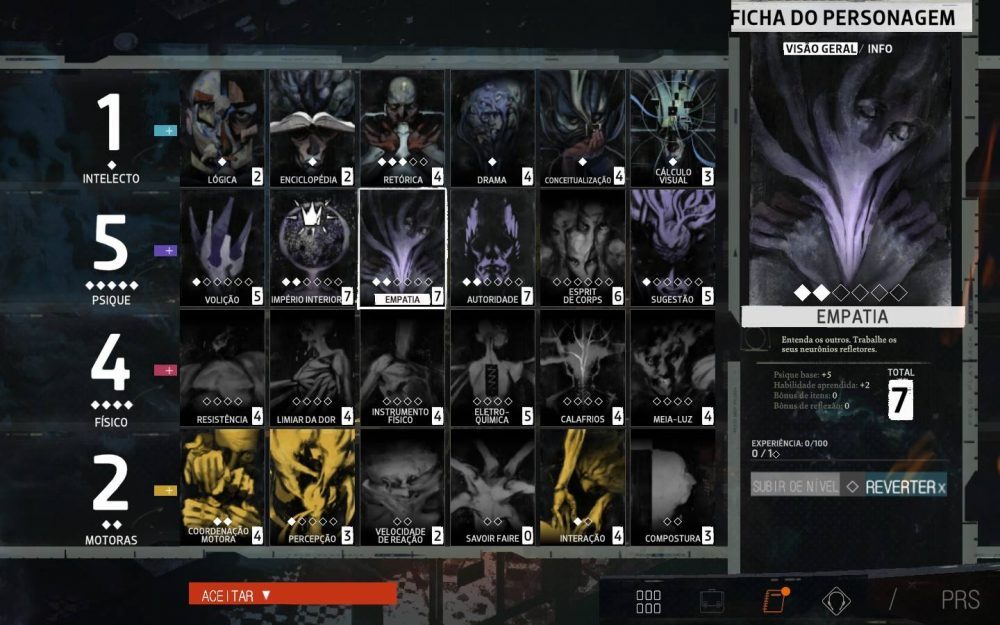Click the Reverter button
1000x625 pixels.
(895, 486)
